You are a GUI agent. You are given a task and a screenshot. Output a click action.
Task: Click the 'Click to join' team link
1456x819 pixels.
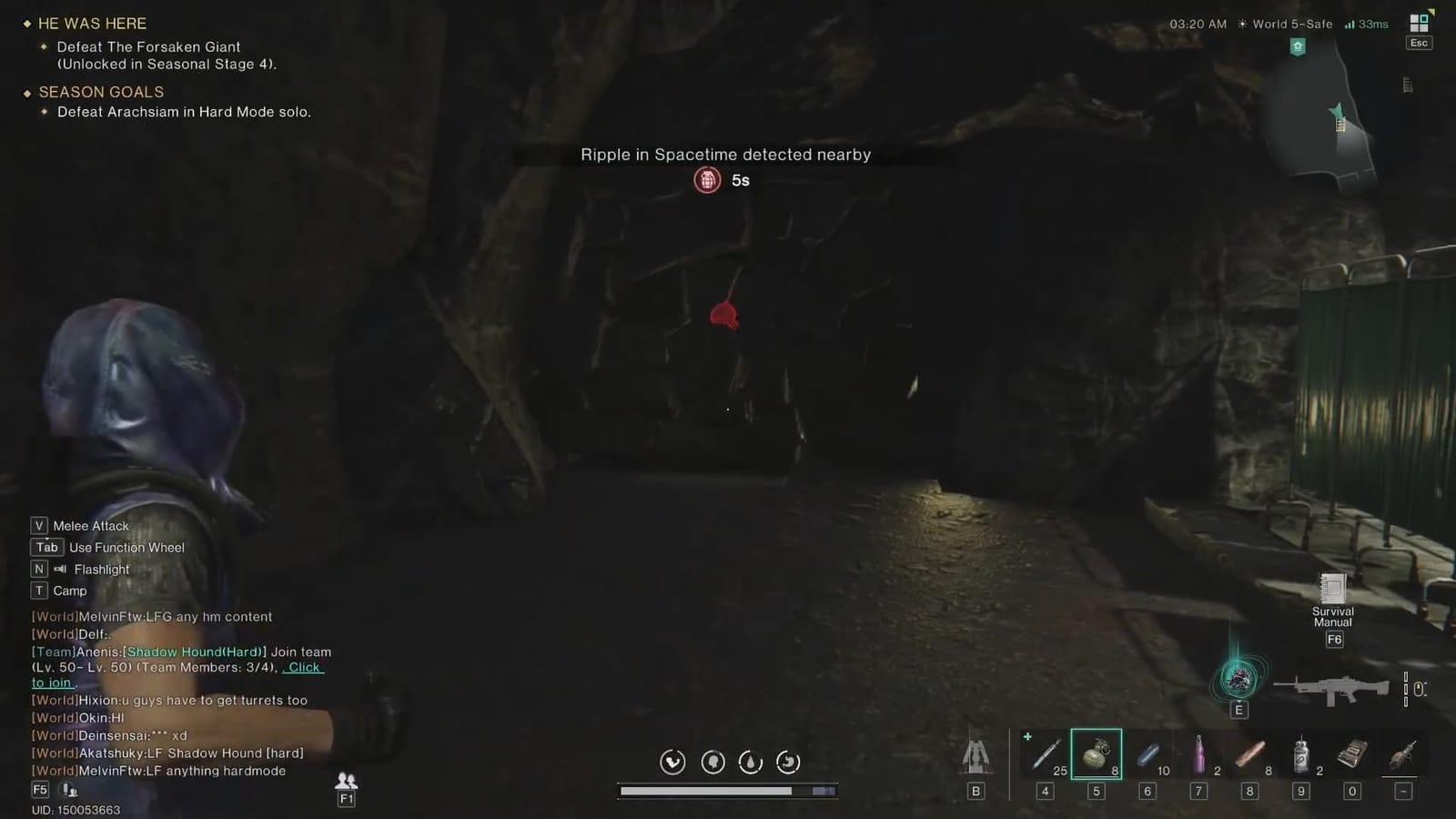click(x=302, y=667)
